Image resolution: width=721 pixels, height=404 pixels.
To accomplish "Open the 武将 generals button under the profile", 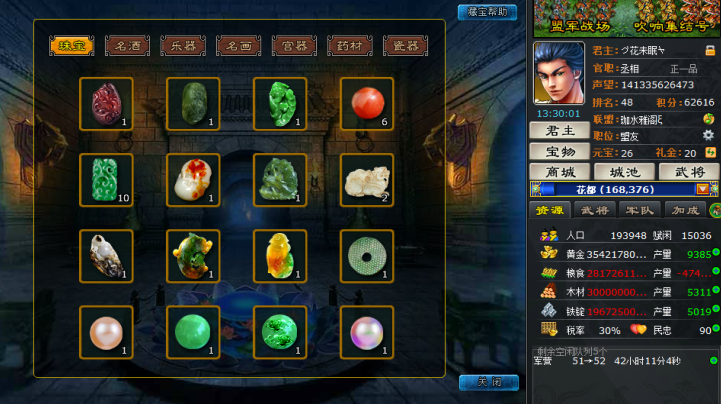I will pyautogui.click(x=689, y=172).
